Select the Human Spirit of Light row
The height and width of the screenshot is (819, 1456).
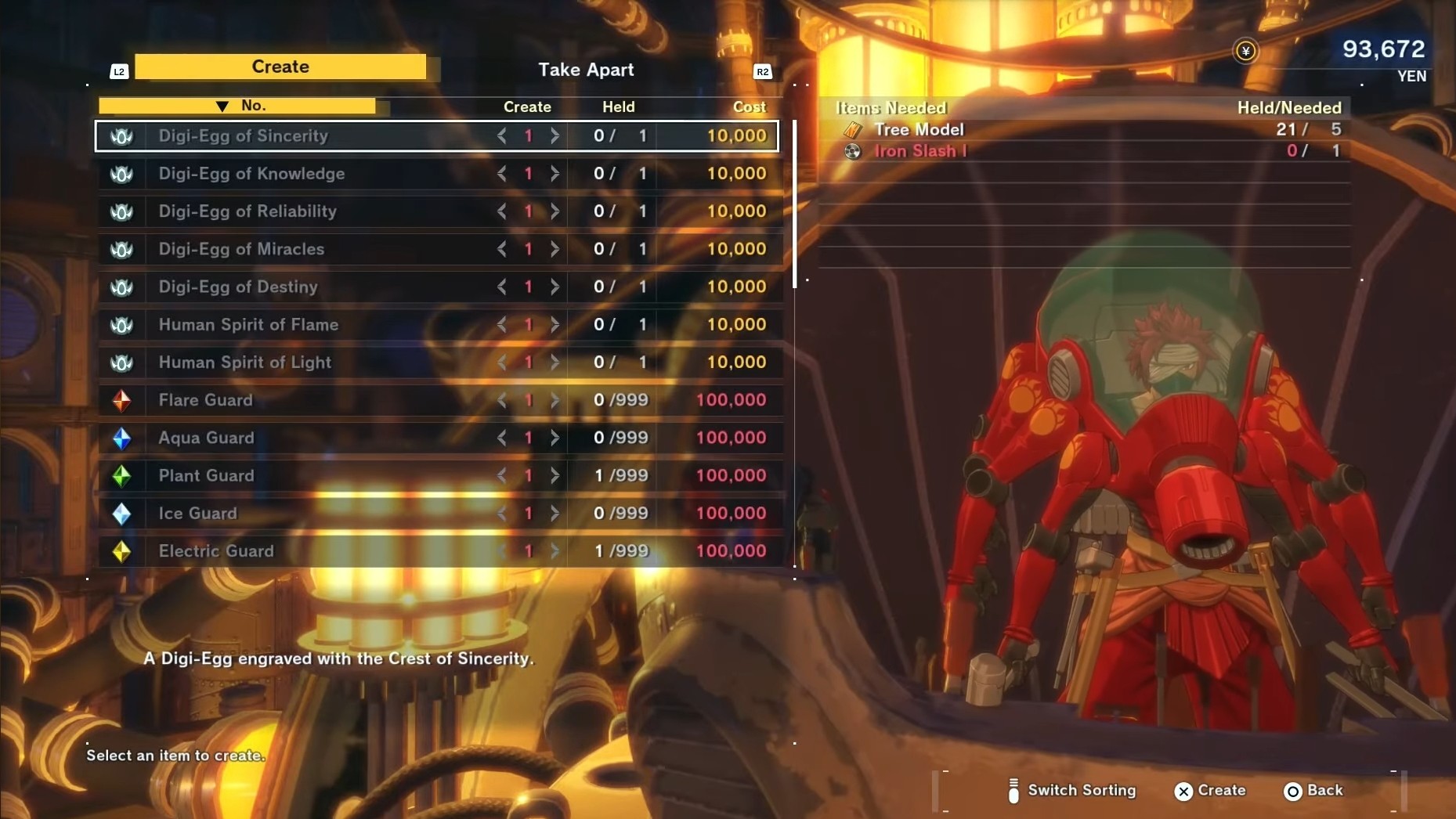pyautogui.click(x=245, y=363)
